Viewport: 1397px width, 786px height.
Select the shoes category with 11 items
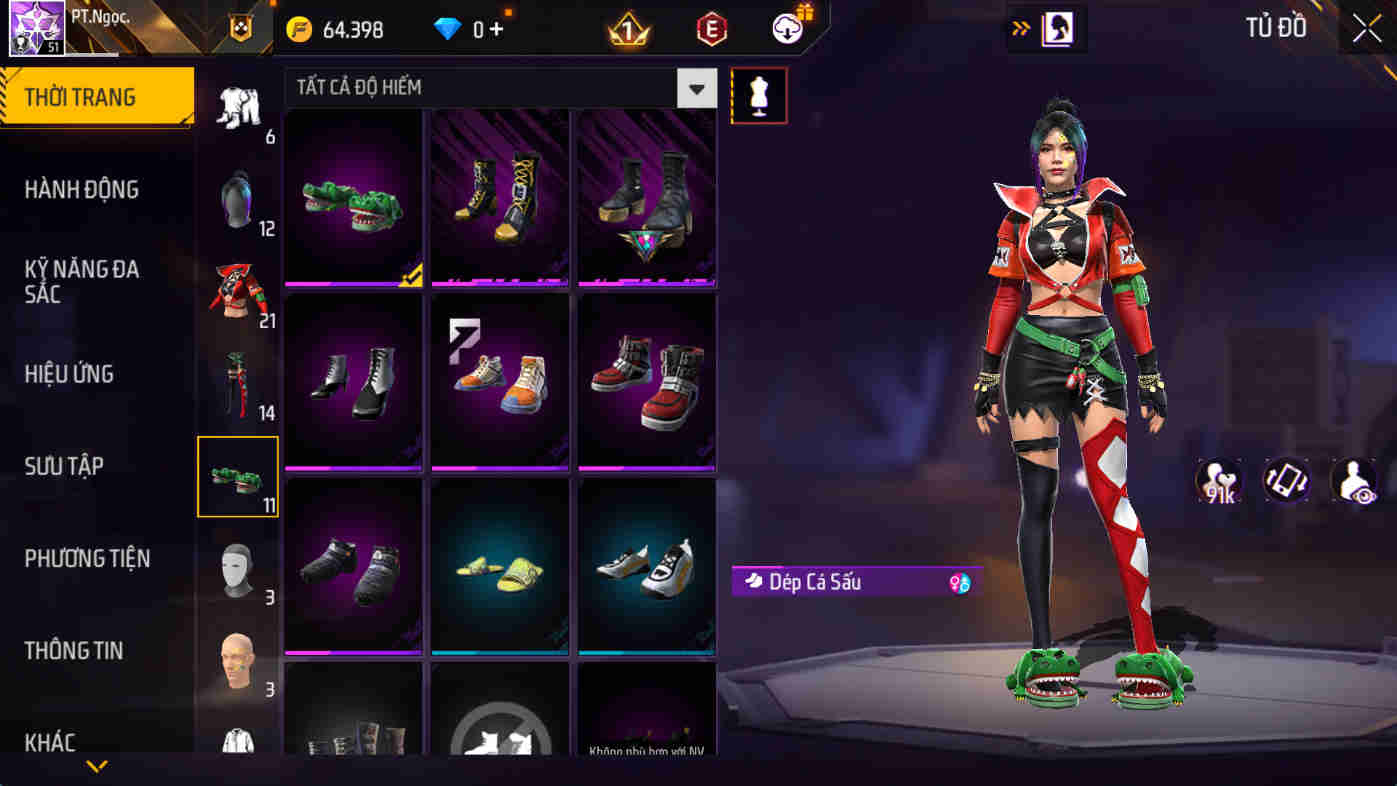click(x=237, y=477)
